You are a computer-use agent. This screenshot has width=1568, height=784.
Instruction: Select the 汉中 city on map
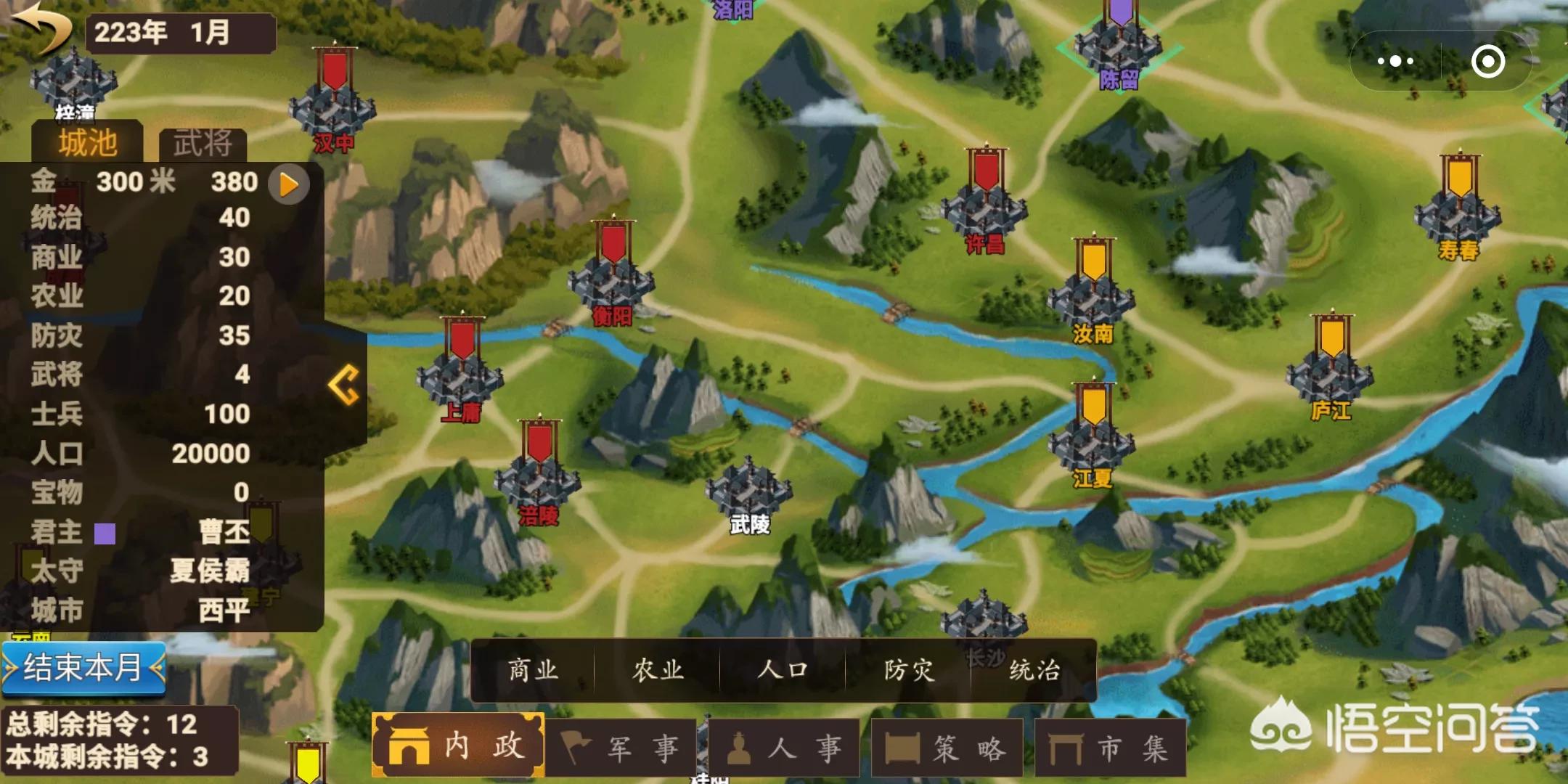(333, 109)
